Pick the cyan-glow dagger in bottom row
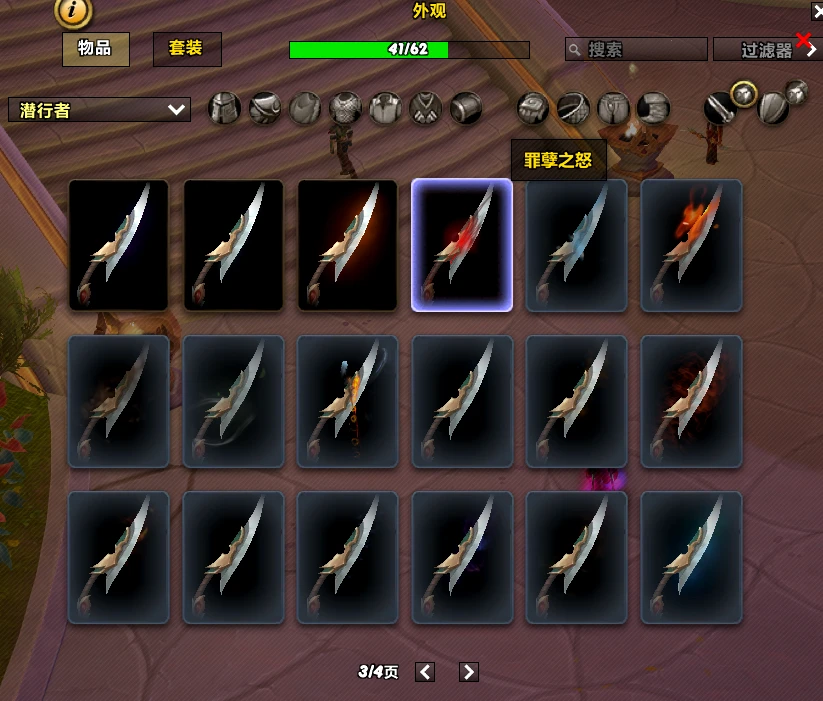The height and width of the screenshot is (701, 823). click(x=691, y=557)
